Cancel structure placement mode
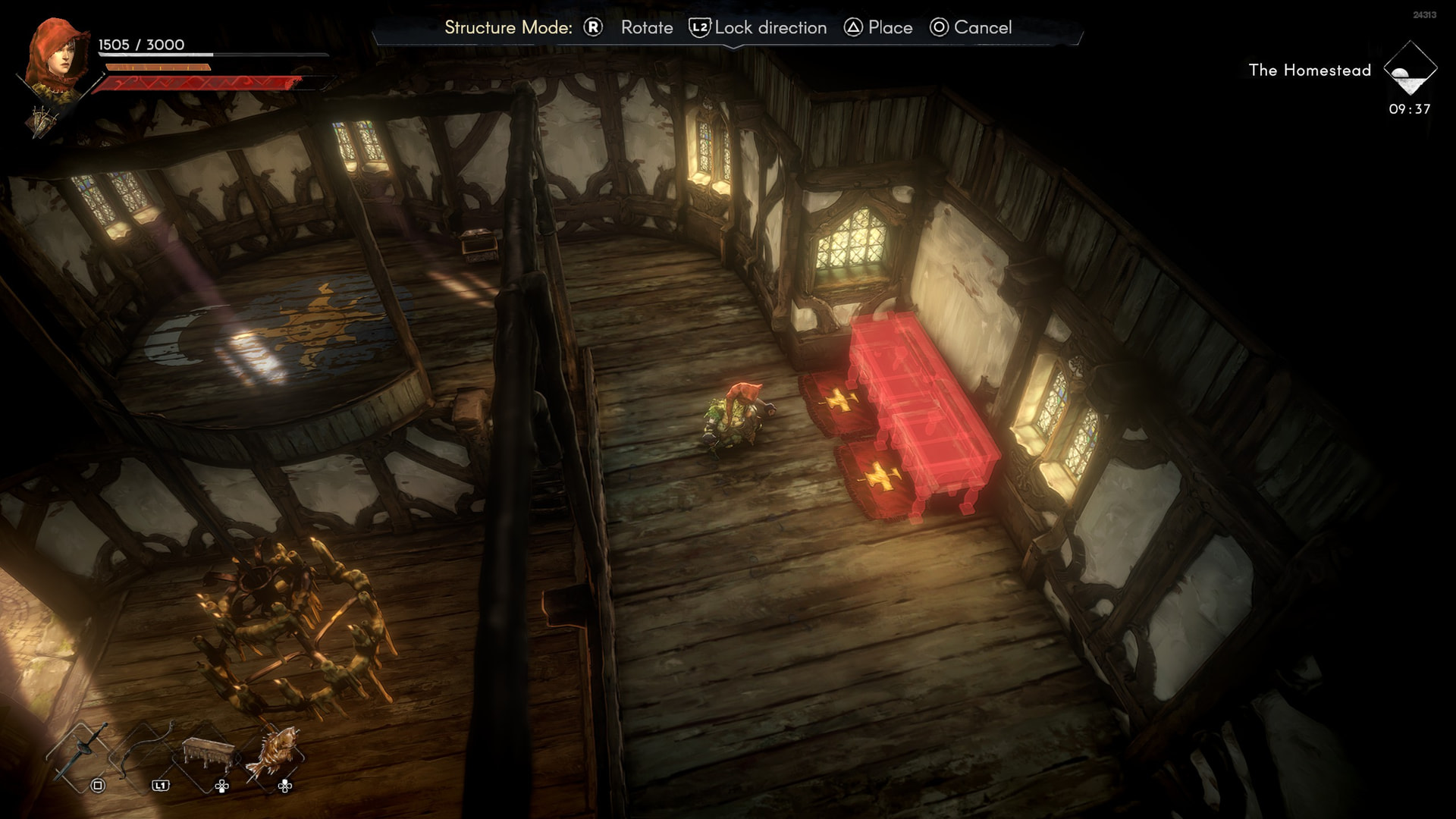 click(x=971, y=28)
